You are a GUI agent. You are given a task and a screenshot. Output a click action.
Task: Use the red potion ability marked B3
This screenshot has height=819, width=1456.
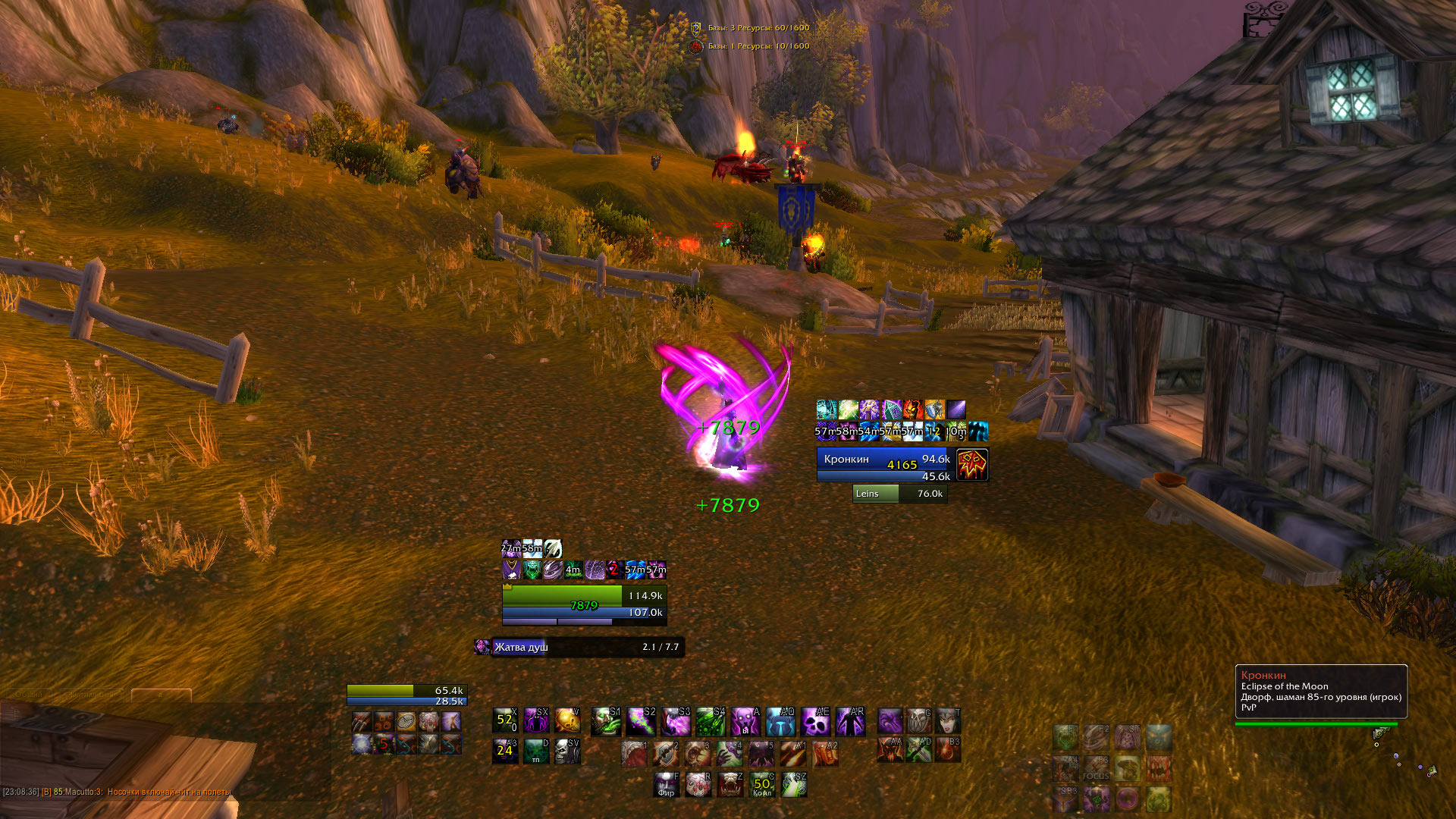click(x=948, y=749)
